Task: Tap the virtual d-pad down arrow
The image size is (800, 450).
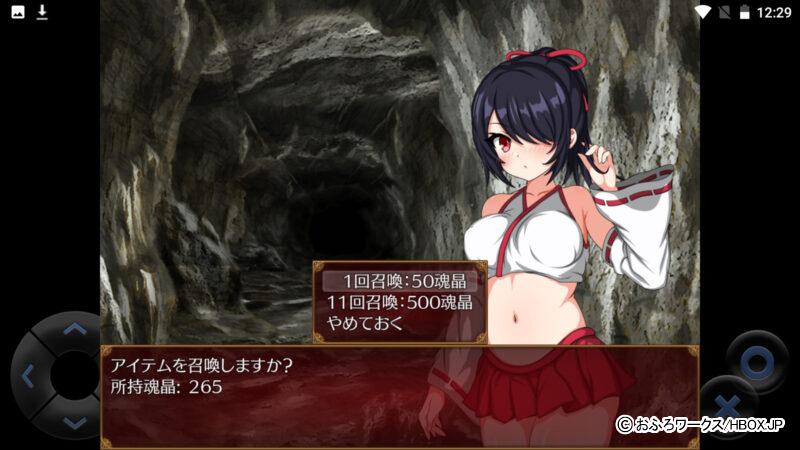Action: click(74, 422)
